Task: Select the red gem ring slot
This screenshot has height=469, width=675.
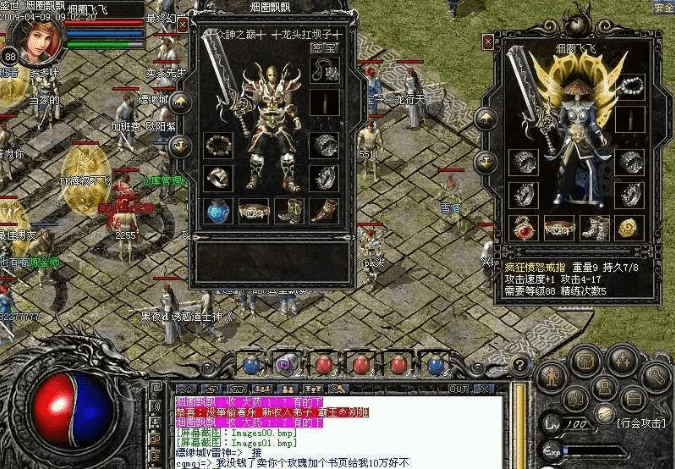Action: 524,229
